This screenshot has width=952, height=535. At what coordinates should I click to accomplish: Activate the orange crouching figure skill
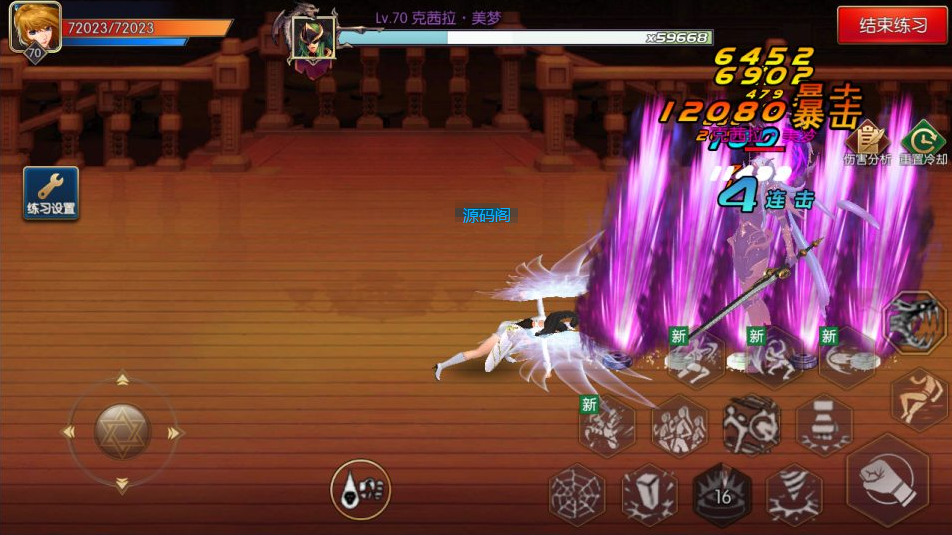point(920,398)
